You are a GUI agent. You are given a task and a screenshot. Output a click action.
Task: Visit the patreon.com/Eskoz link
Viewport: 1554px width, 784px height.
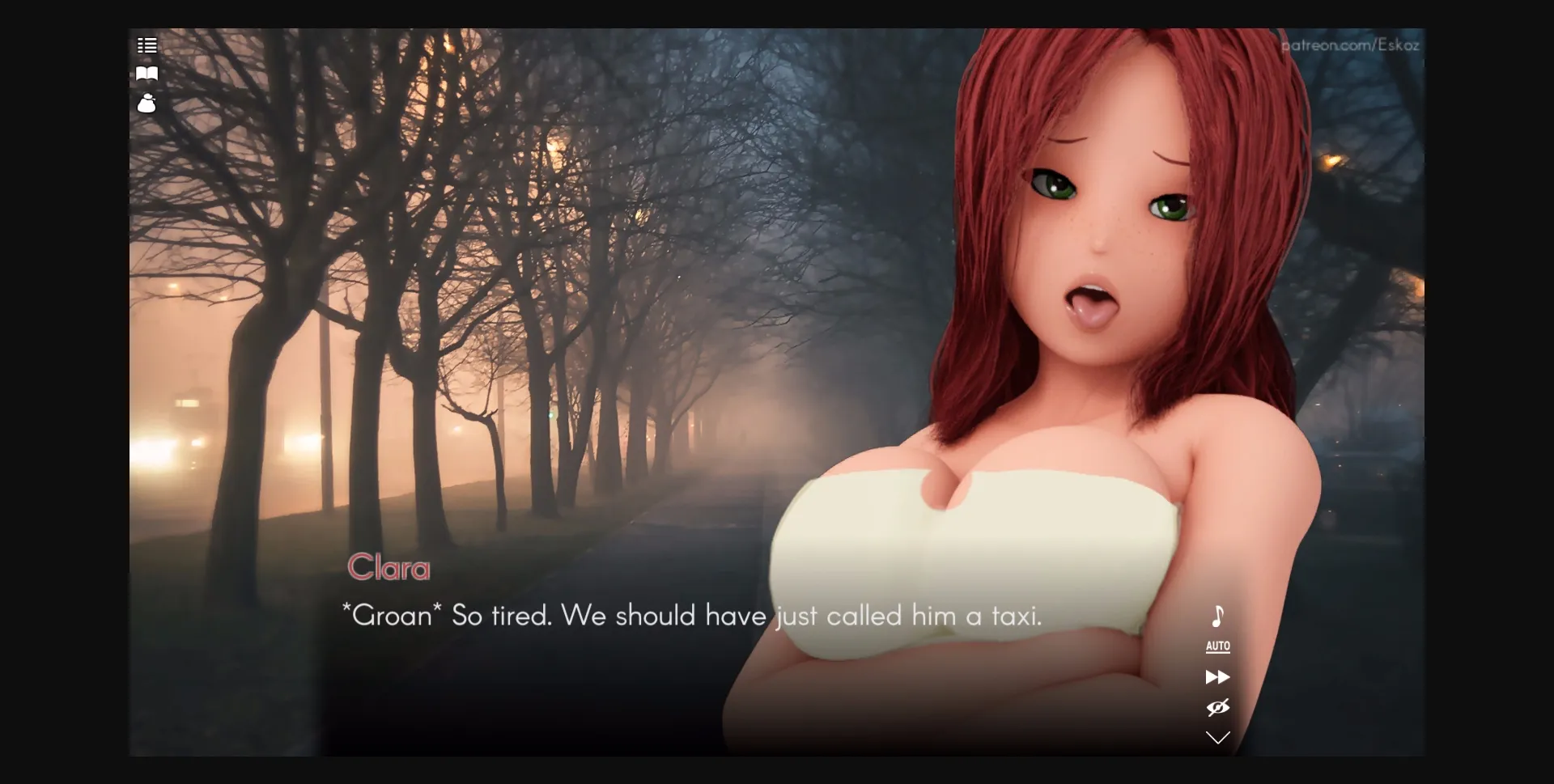point(1352,46)
